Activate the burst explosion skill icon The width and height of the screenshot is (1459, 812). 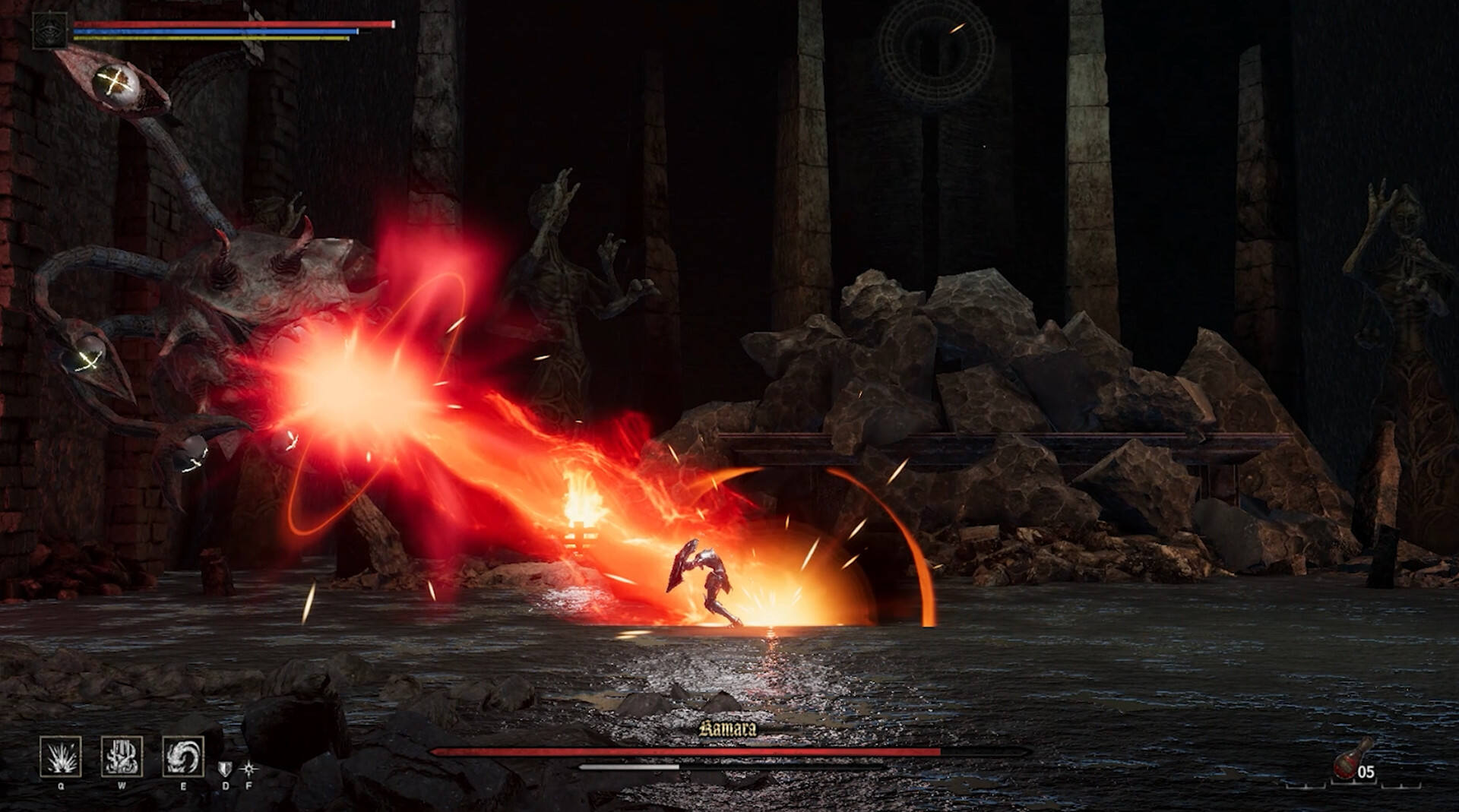pos(61,756)
